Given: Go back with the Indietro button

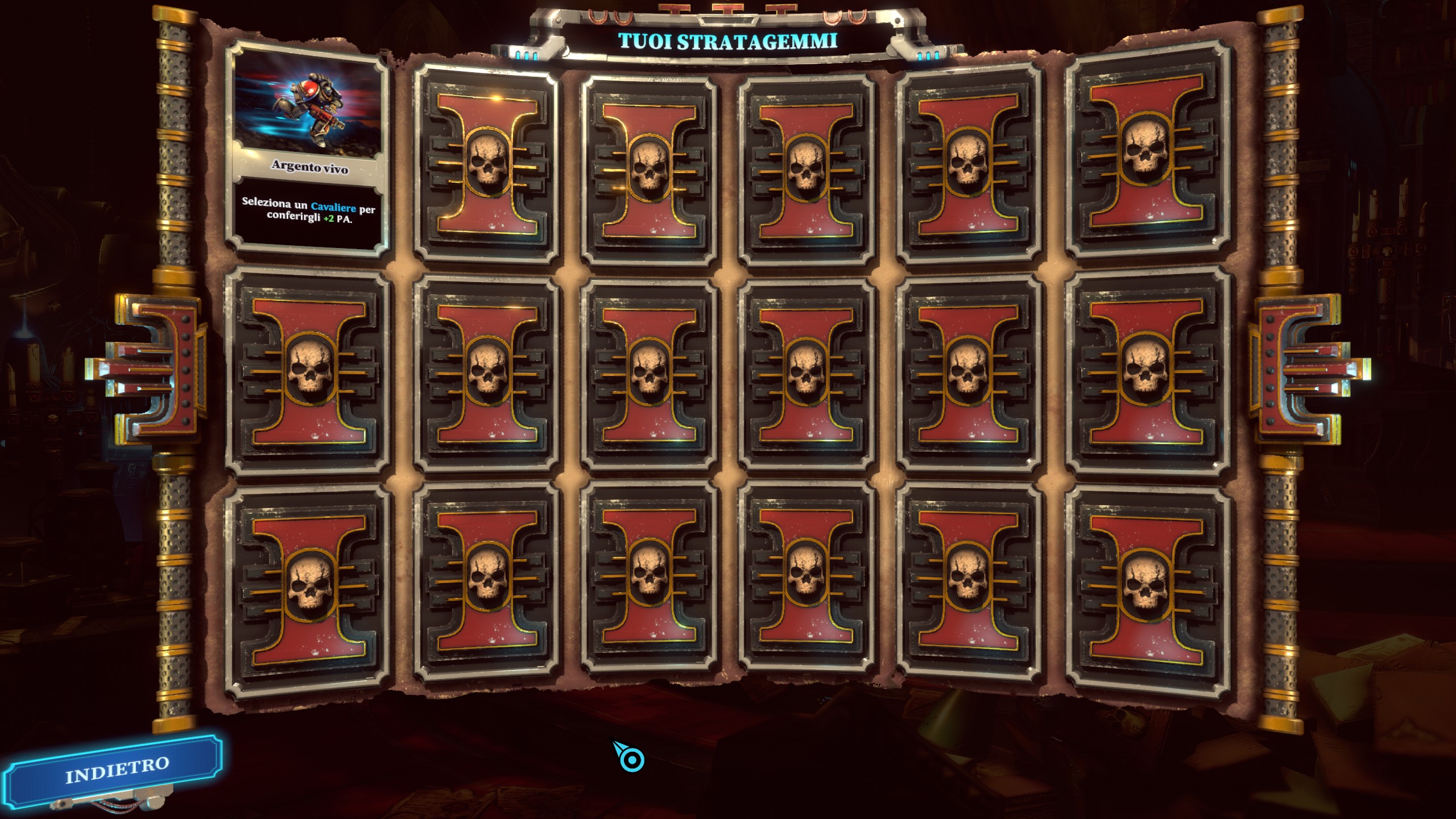Looking at the screenshot, I should click(117, 770).
